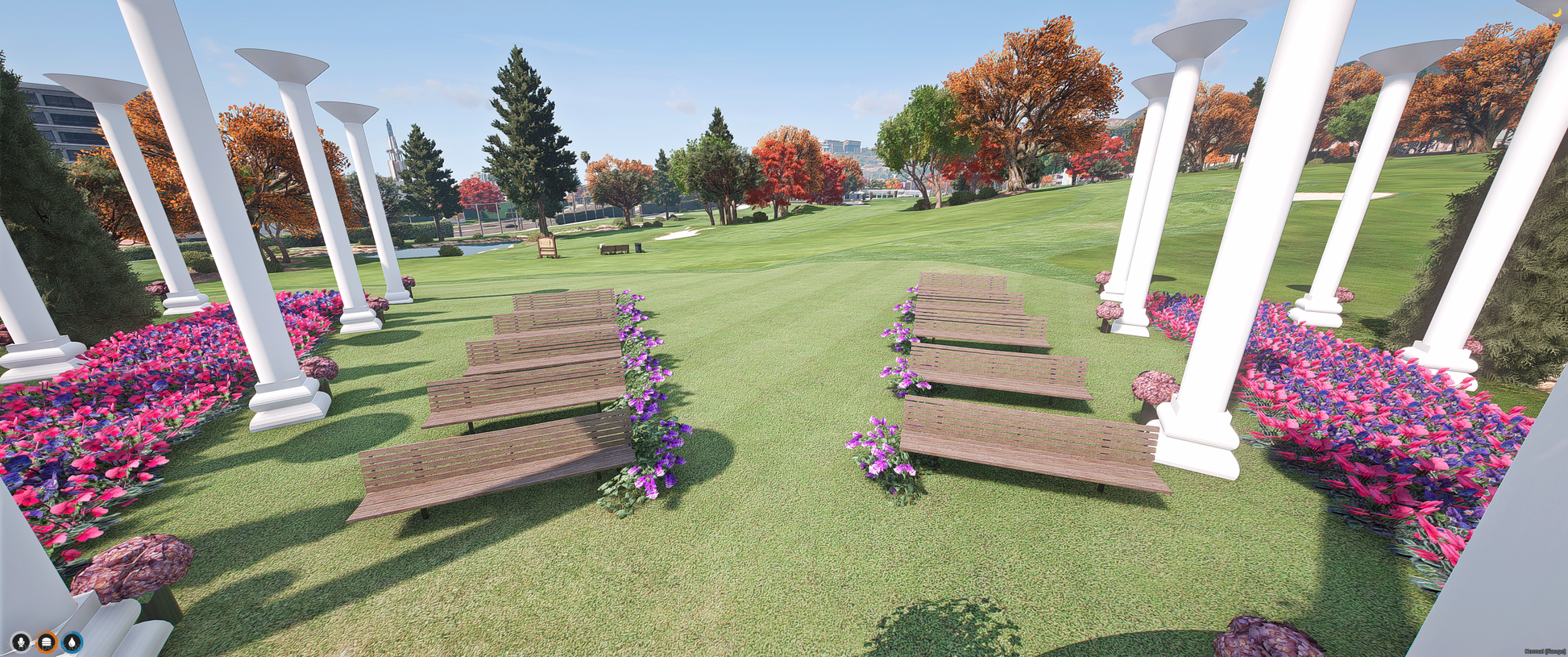Click the microphone voice icon
Viewport: 1568px width, 657px height.
coord(21,642)
